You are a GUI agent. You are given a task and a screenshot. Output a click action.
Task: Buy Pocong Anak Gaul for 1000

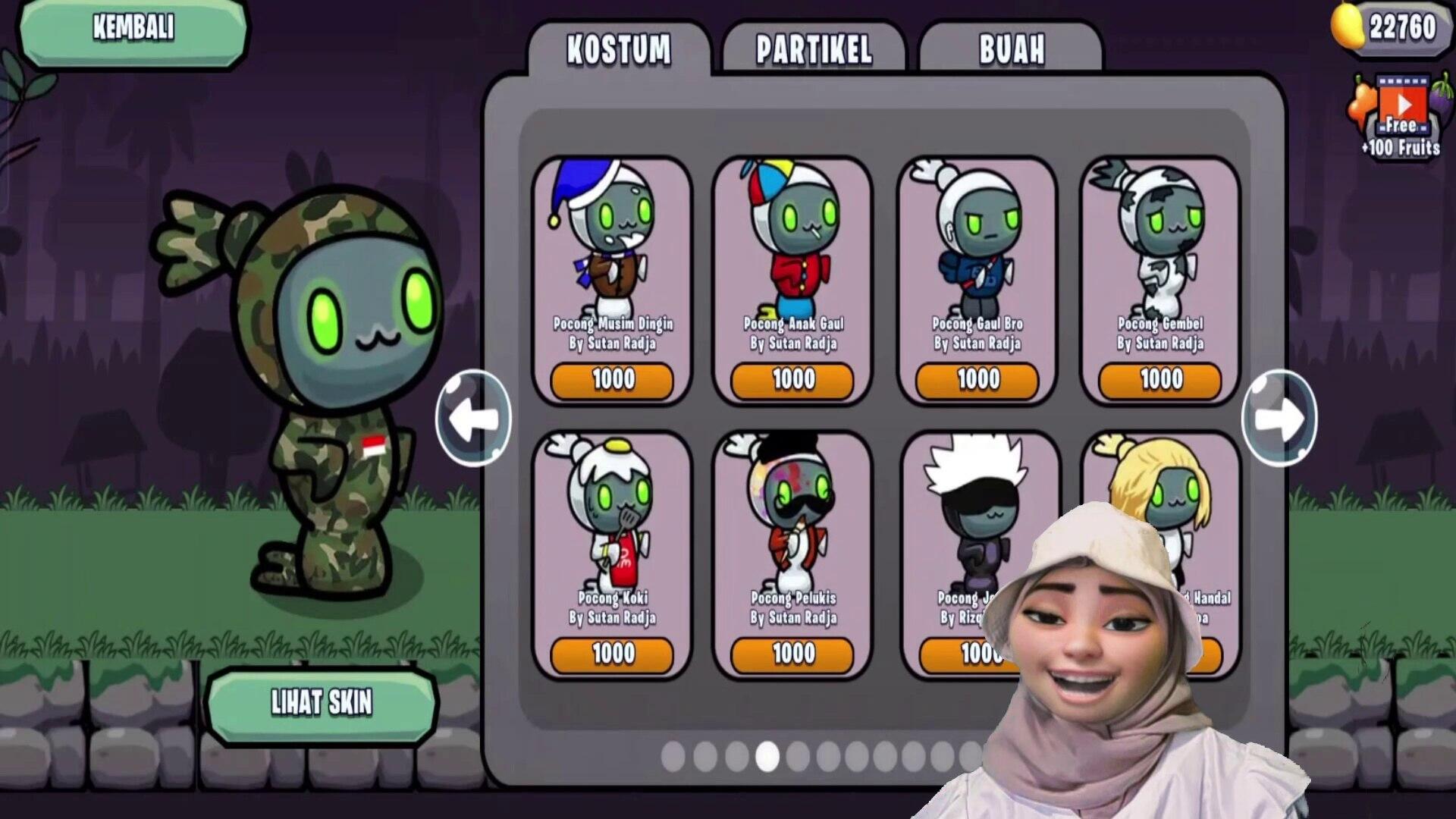(793, 380)
